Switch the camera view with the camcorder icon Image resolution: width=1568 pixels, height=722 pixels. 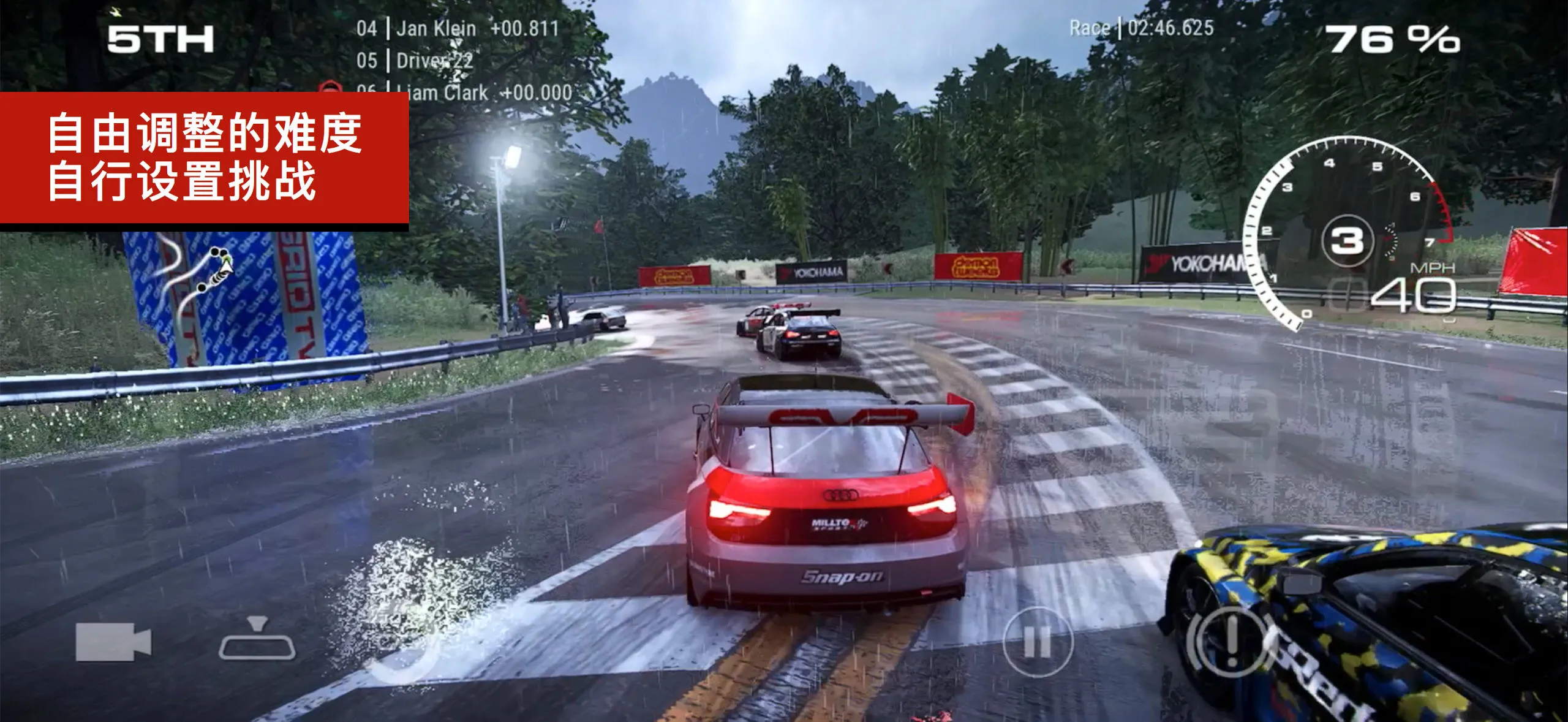click(x=113, y=642)
